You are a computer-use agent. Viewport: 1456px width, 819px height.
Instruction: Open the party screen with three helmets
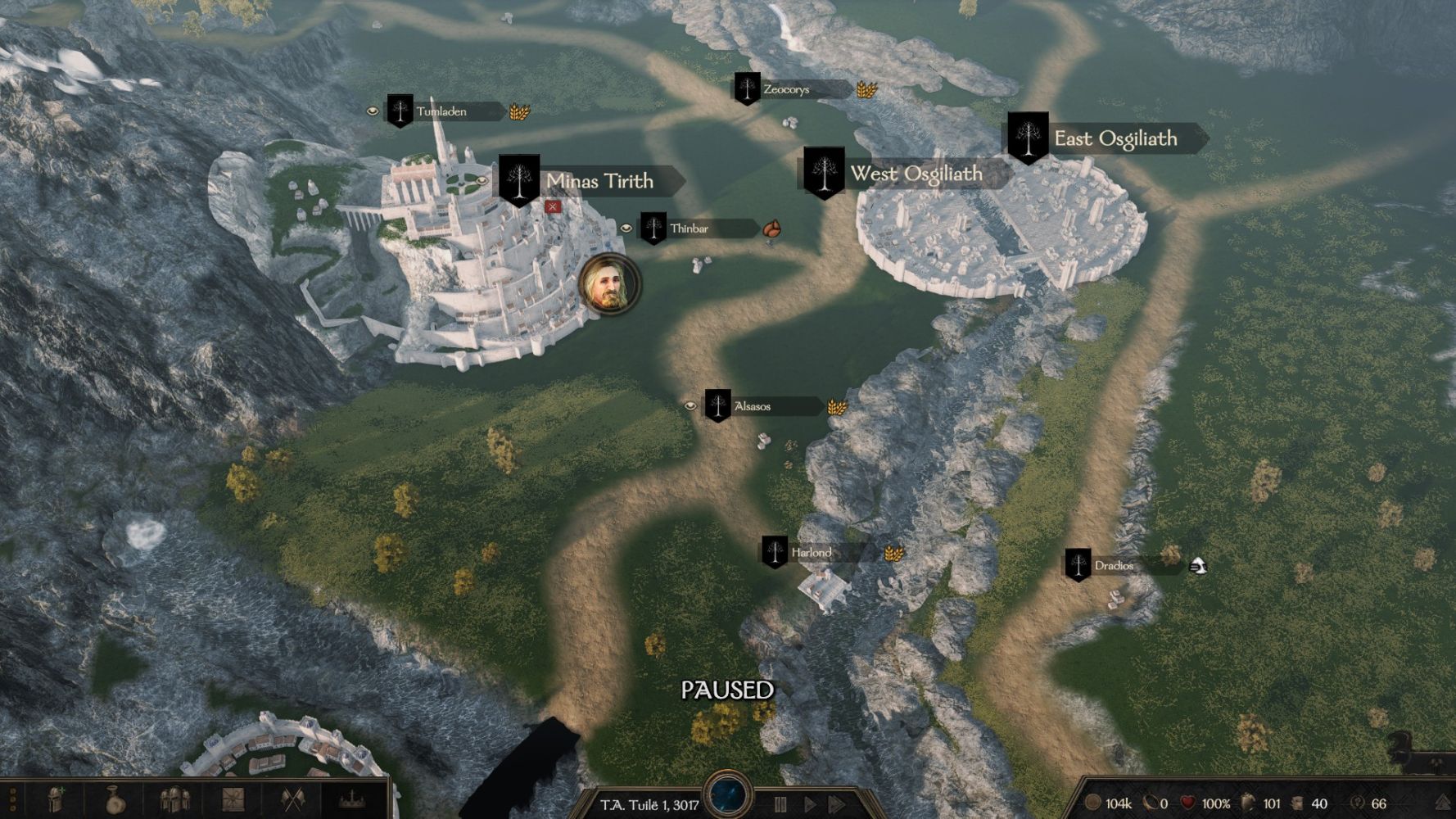(x=174, y=799)
